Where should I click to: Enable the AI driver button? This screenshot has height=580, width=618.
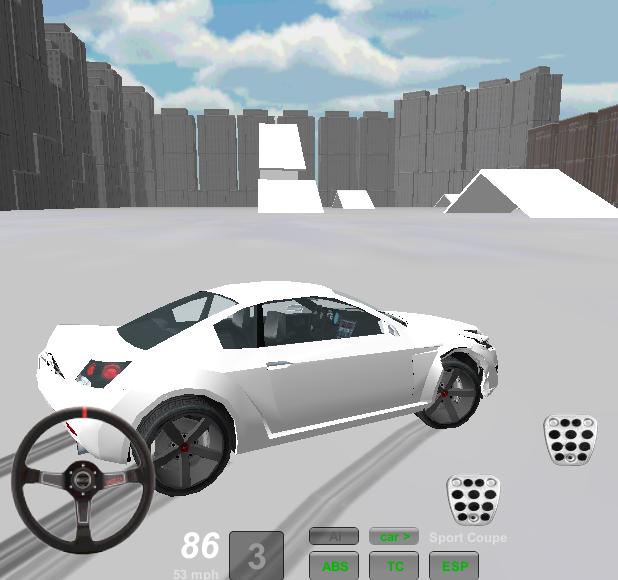[334, 537]
